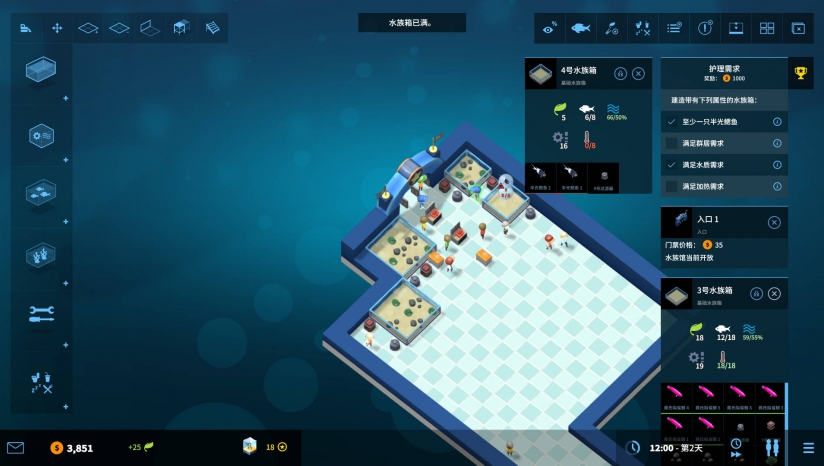Image resolution: width=824 pixels, height=466 pixels.
Task: Close the Tank 4 (4号水族箱) info panel
Action: click(x=638, y=73)
